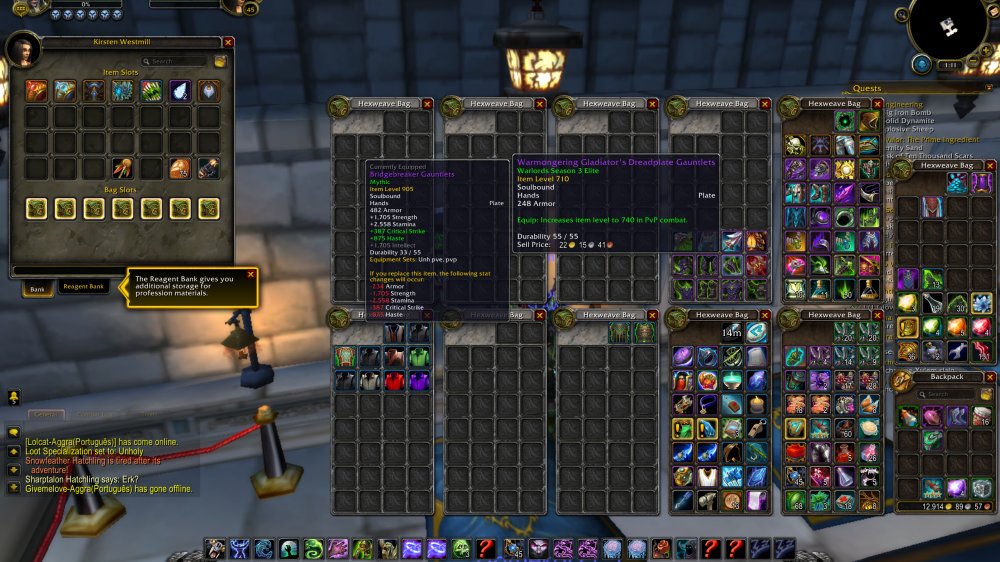
Task: Select the white feather bank item
Action: coord(180,92)
